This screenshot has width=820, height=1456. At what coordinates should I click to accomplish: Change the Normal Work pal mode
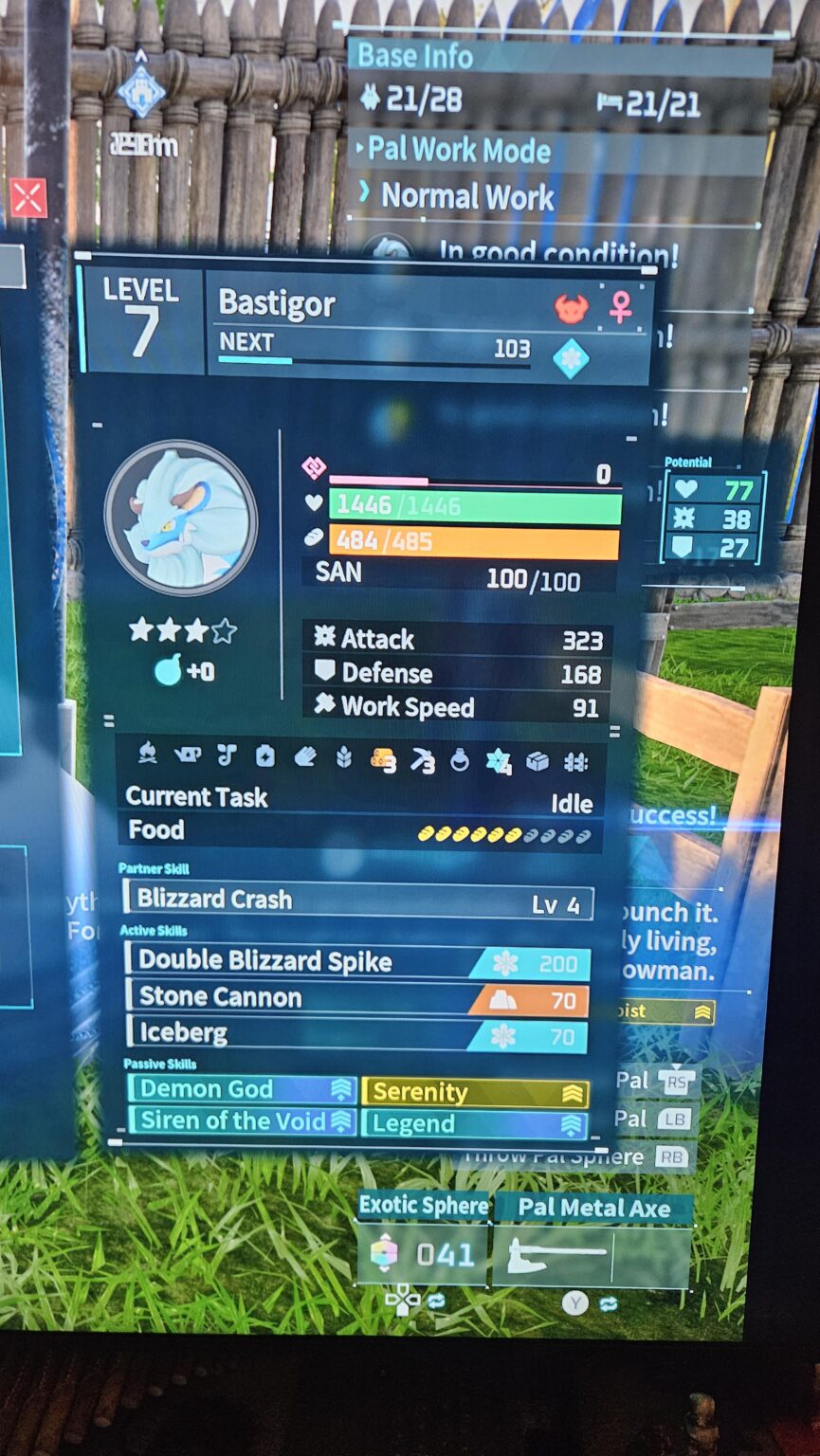[x=467, y=197]
